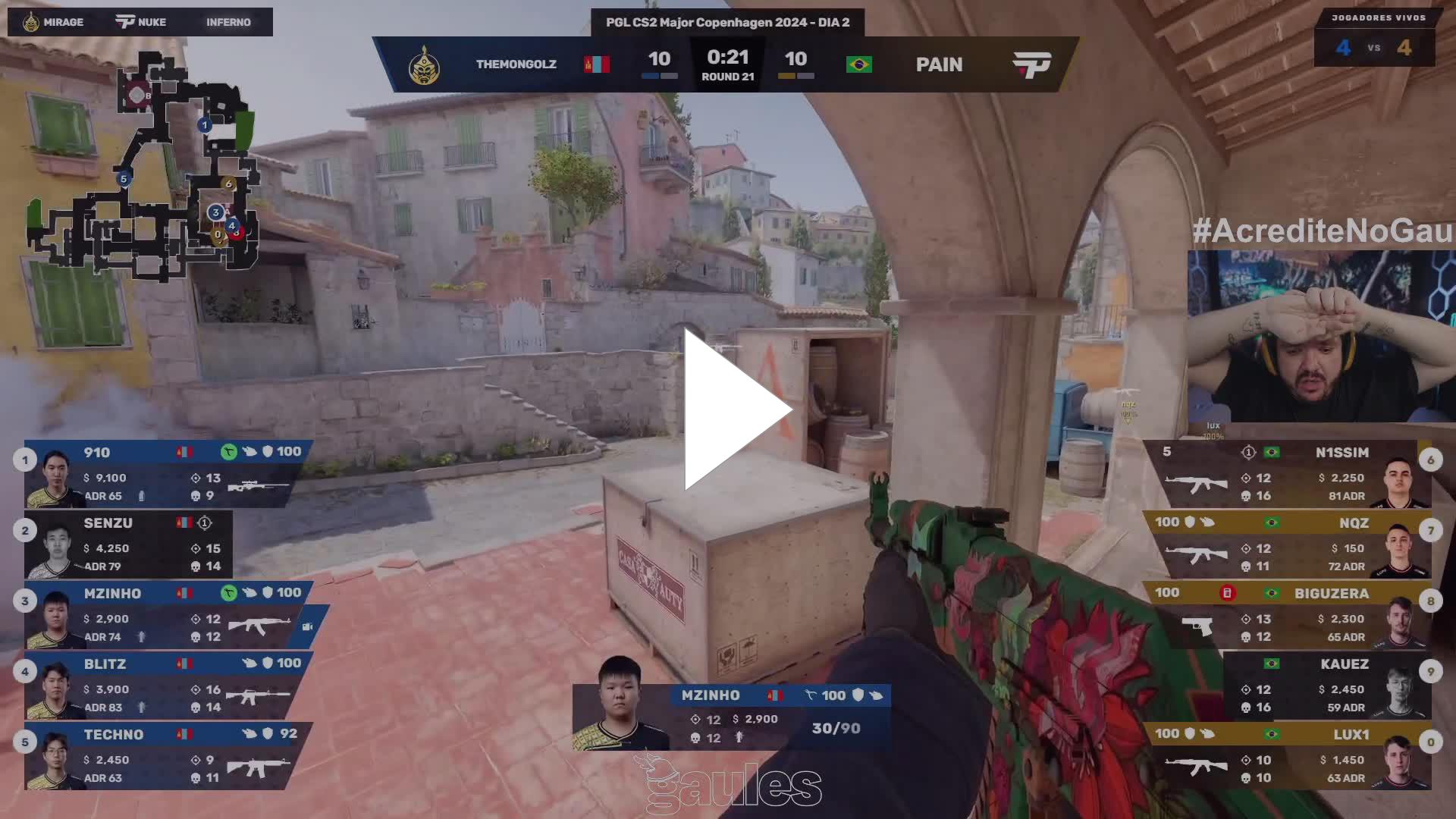Screen dimensions: 1456x819
Task: Select the Nuke map indicator
Action: point(141,22)
